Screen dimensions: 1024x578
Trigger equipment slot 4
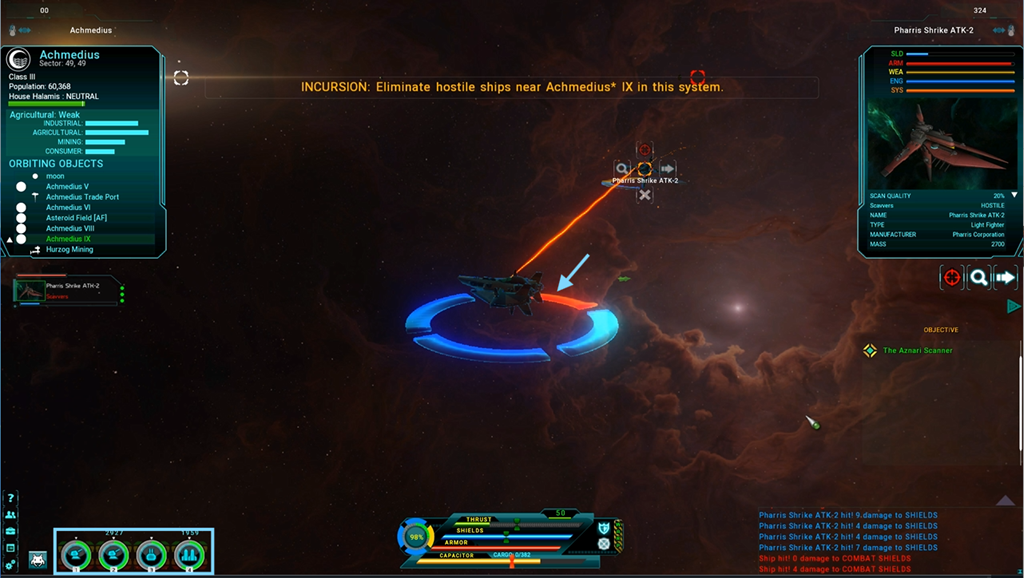(189, 554)
